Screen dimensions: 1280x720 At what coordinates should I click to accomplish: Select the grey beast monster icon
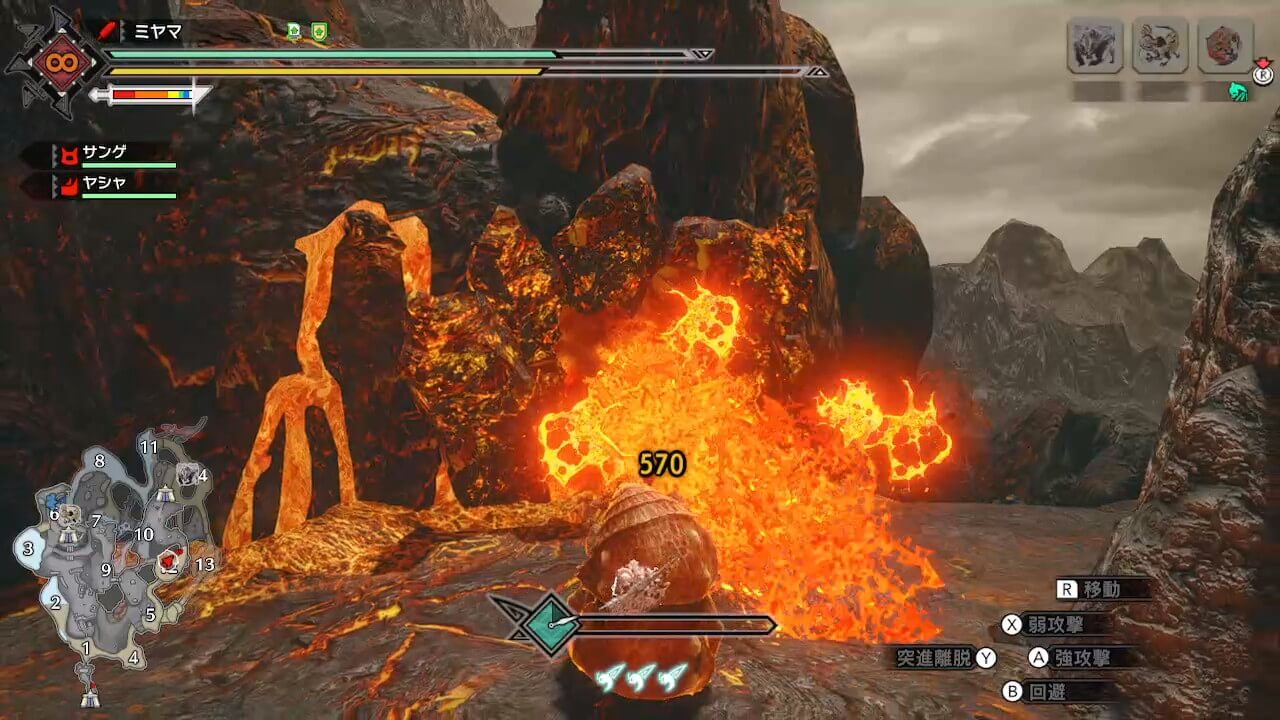[x=1094, y=46]
